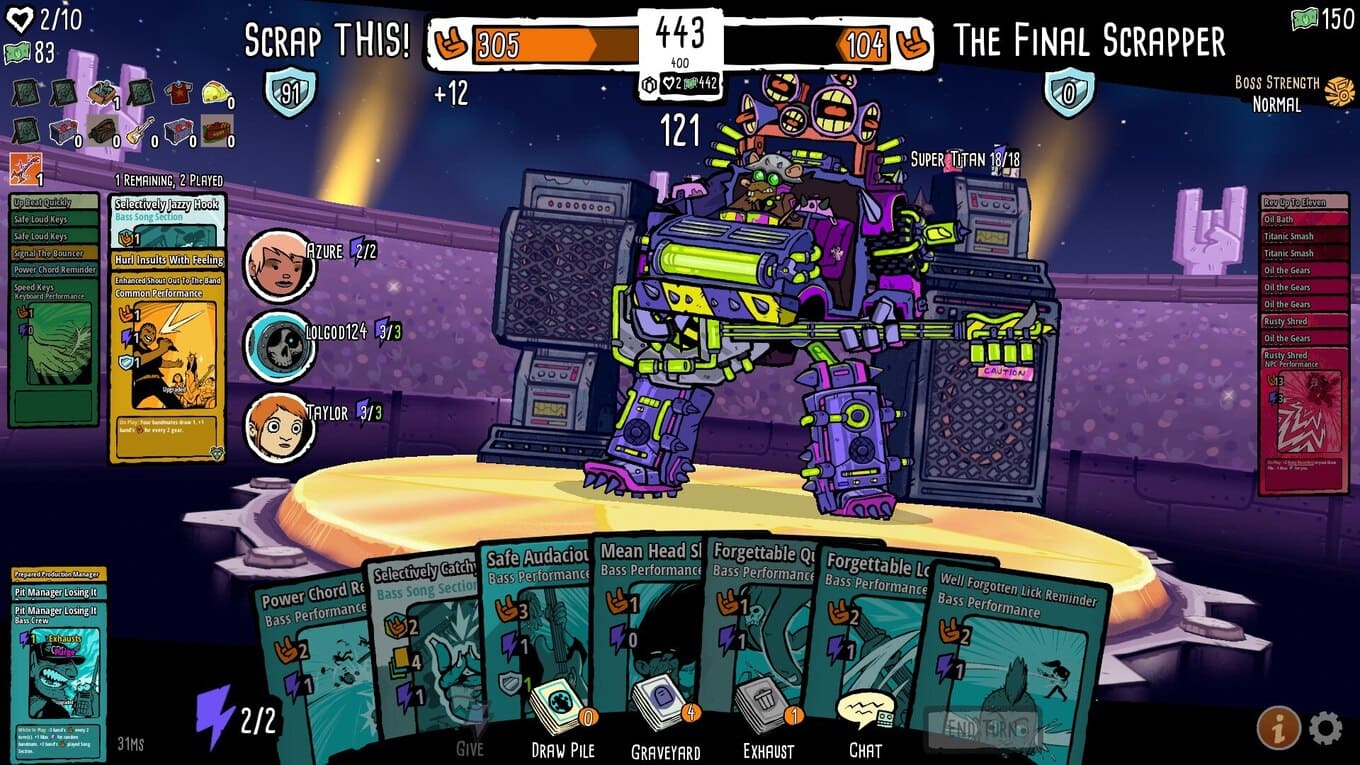View the Graveyard pile
This screenshot has height=765, width=1360.
click(x=665, y=712)
